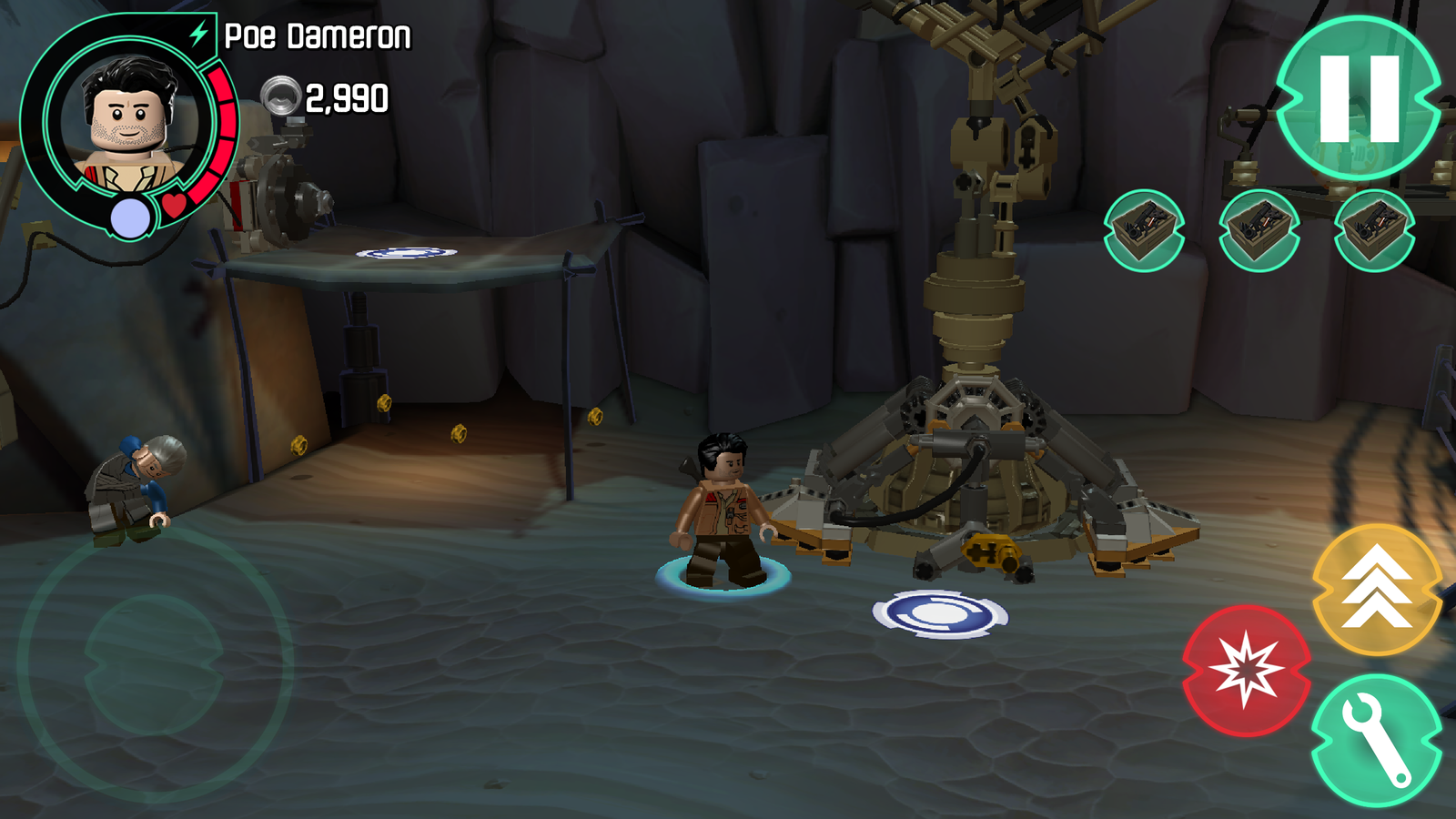
Task: Select the Poe Dameron character portrait
Action: [130, 123]
